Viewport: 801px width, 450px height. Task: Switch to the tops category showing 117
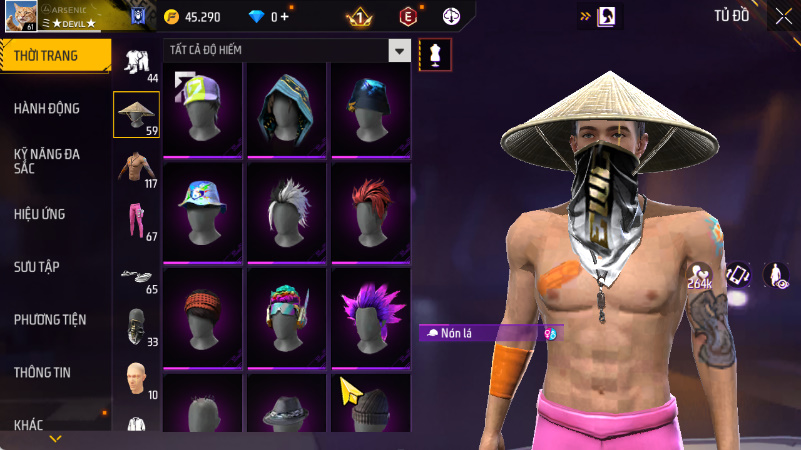point(137,167)
